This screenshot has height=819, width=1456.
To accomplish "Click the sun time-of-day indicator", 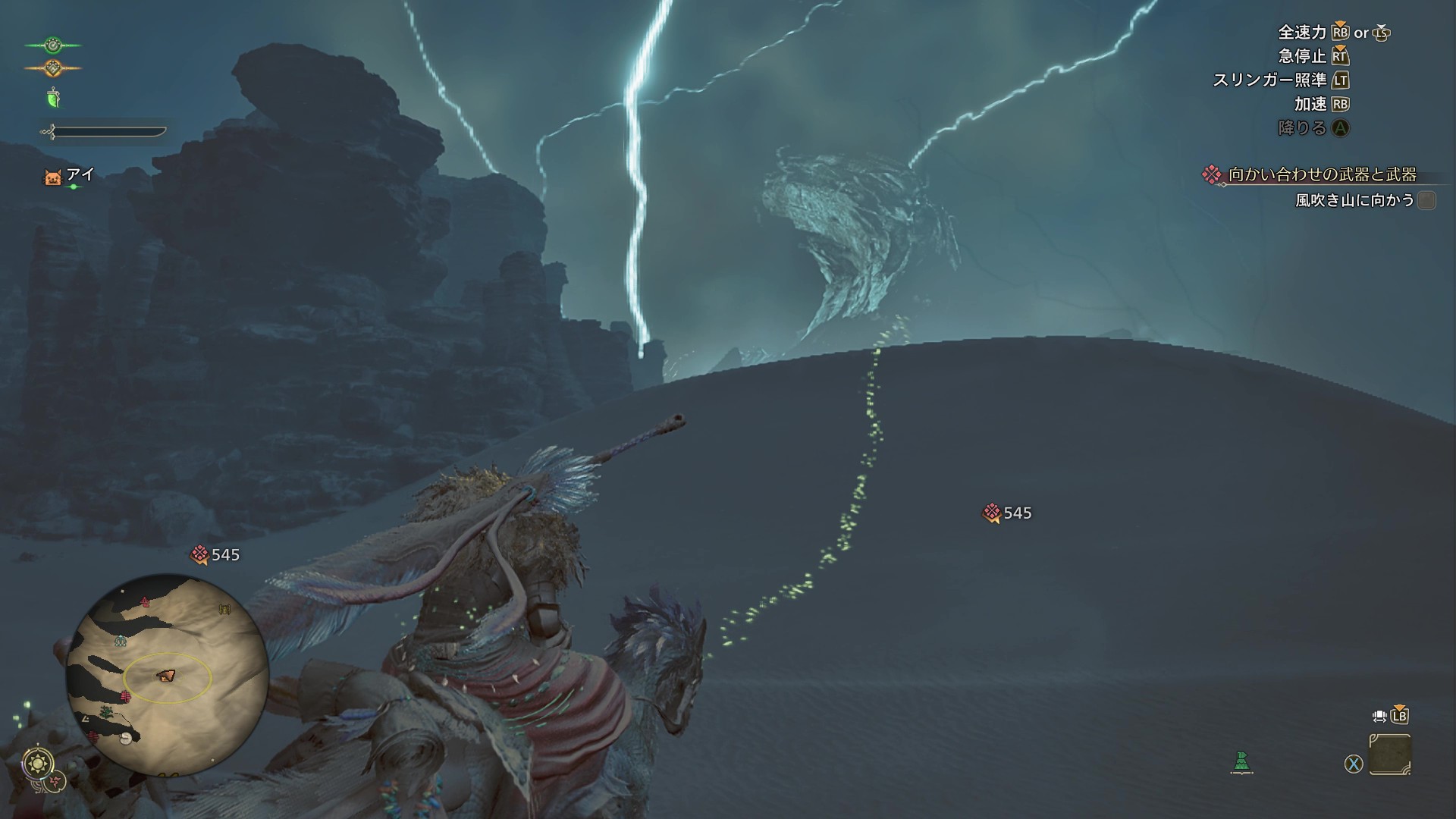I will click(38, 761).
